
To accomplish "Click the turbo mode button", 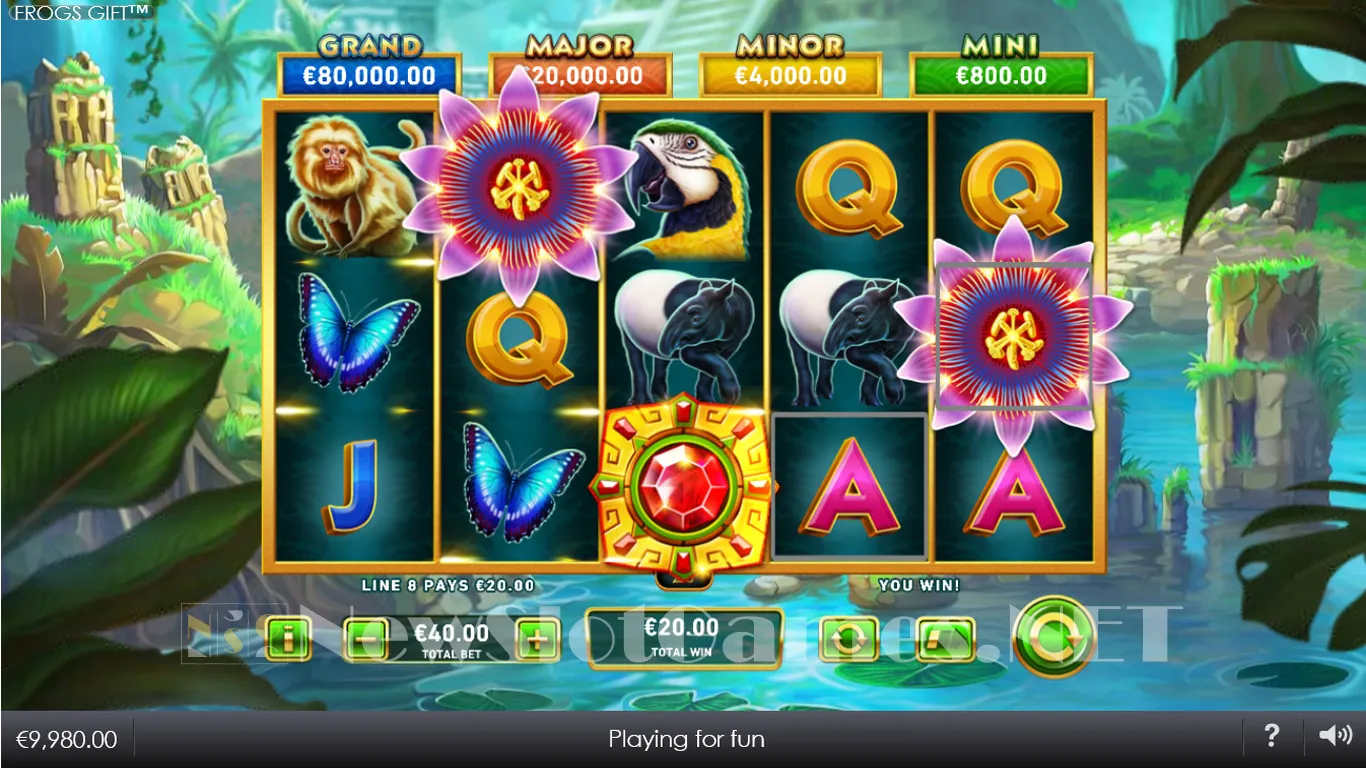I will point(943,638).
